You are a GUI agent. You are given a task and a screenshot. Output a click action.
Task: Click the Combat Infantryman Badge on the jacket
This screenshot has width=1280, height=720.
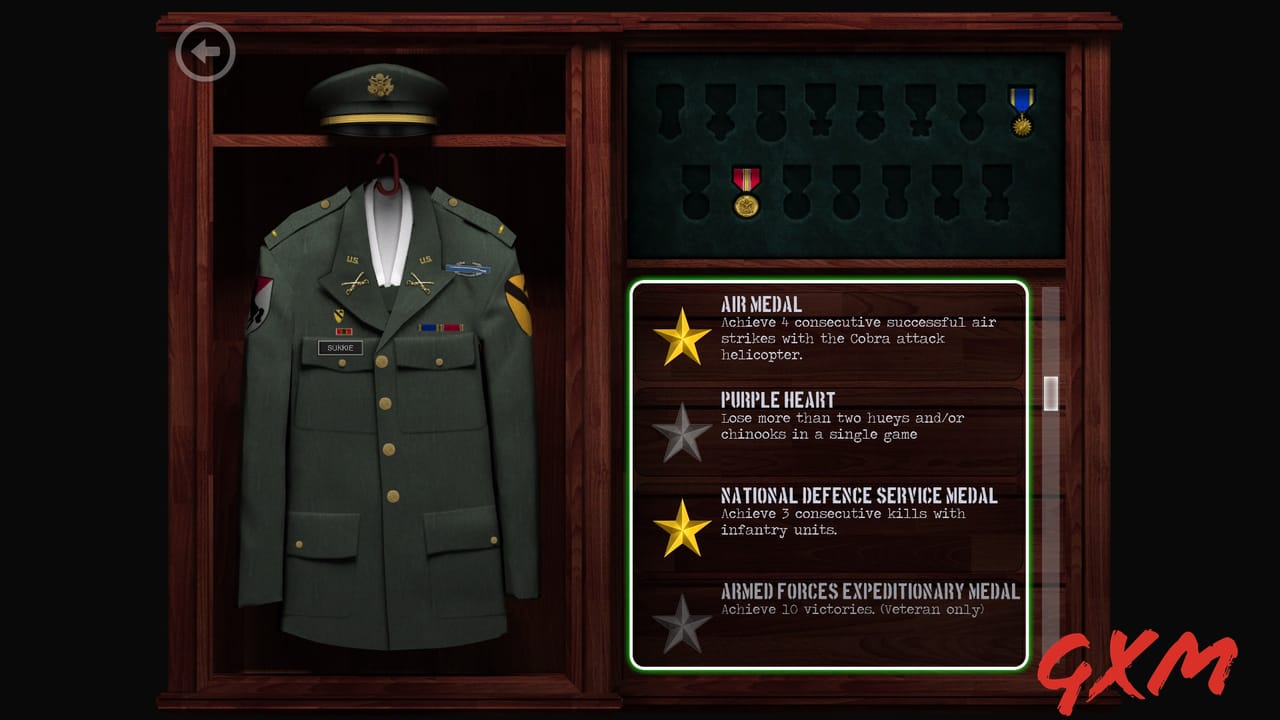[x=468, y=268]
